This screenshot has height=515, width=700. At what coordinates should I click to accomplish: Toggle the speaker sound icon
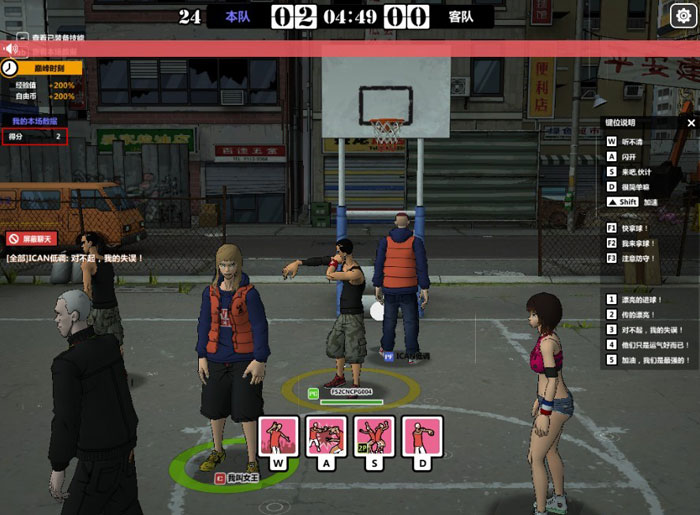(10, 48)
